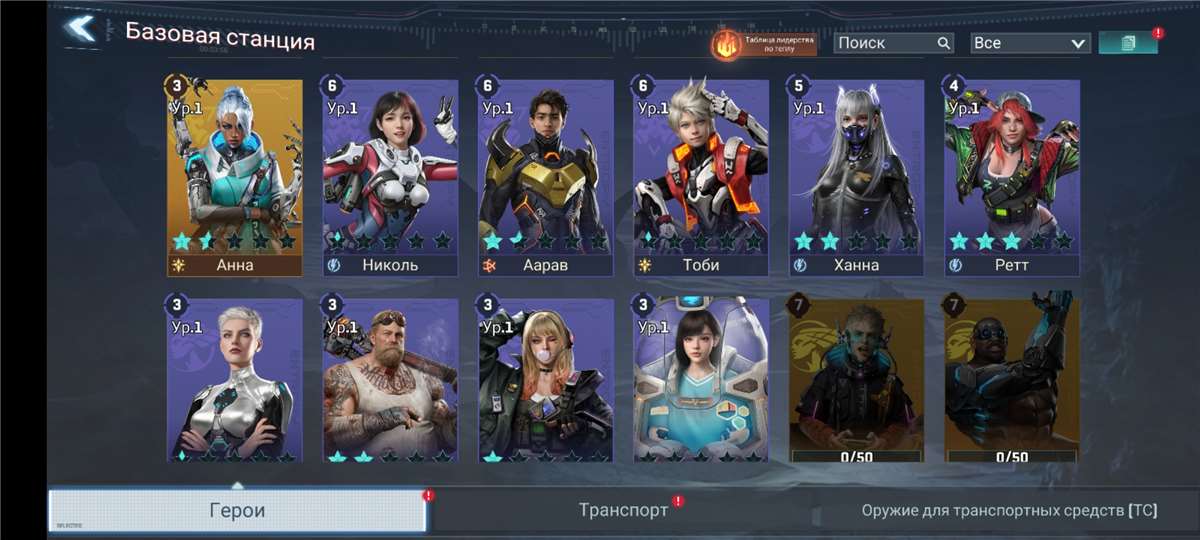Open the dark-haired girl in blue card

tap(701, 380)
